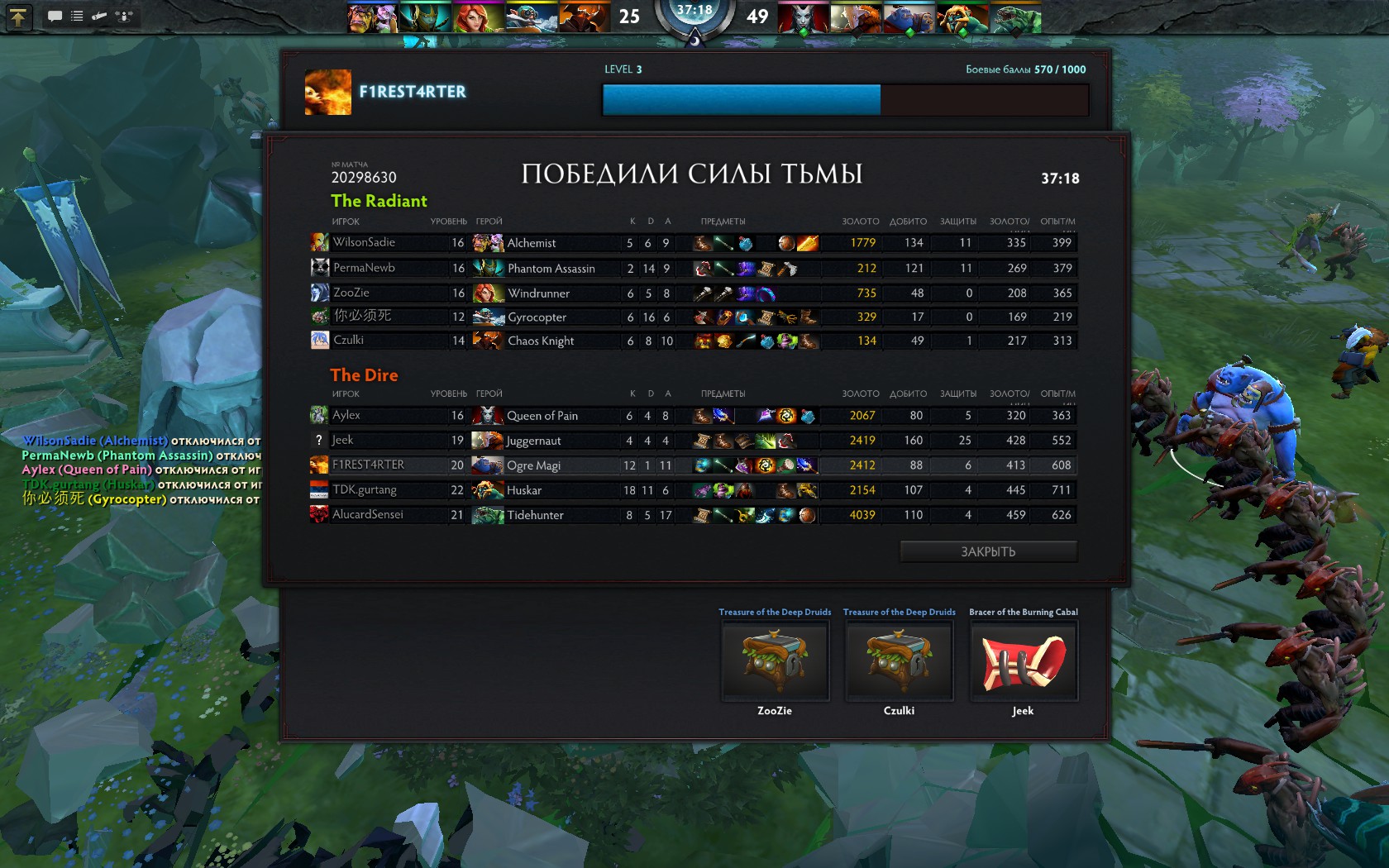The height and width of the screenshot is (868, 1389).
Task: Open the dashboard arrow button in the top-left
Action: [17, 16]
